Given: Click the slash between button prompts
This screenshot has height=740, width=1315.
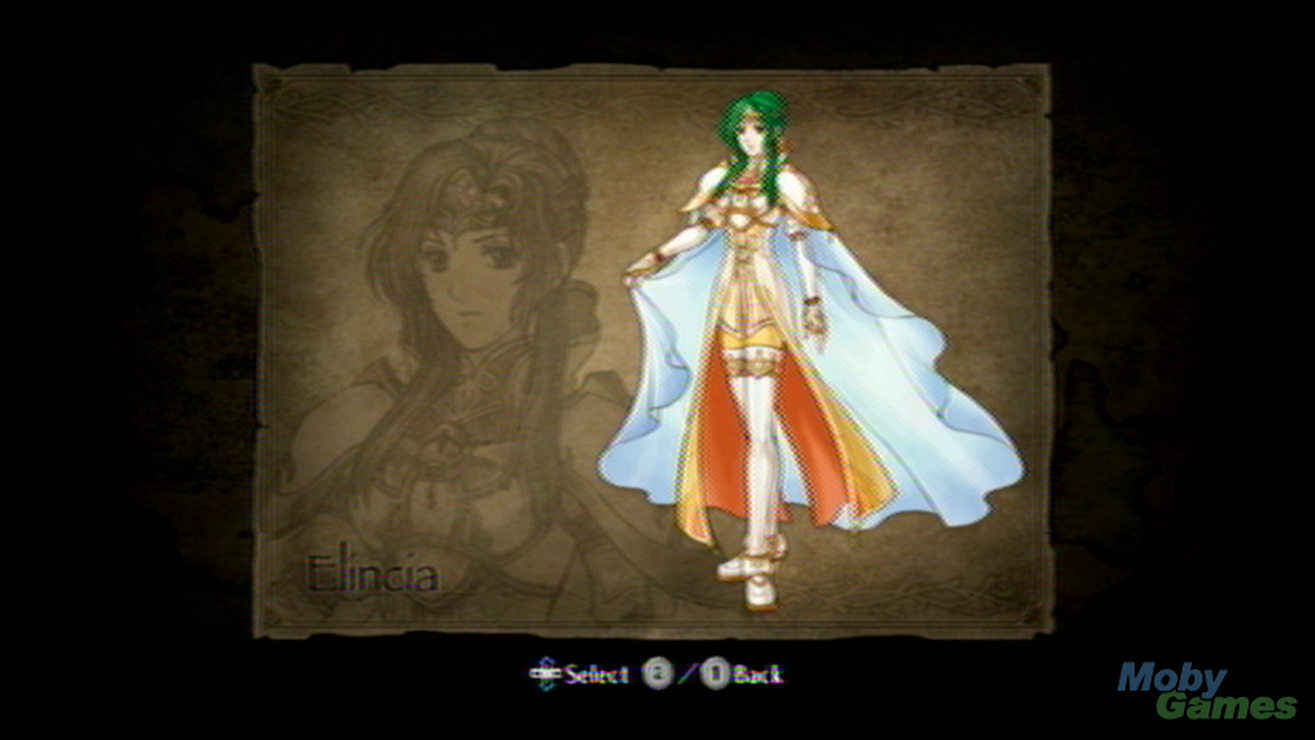Looking at the screenshot, I should point(685,672).
